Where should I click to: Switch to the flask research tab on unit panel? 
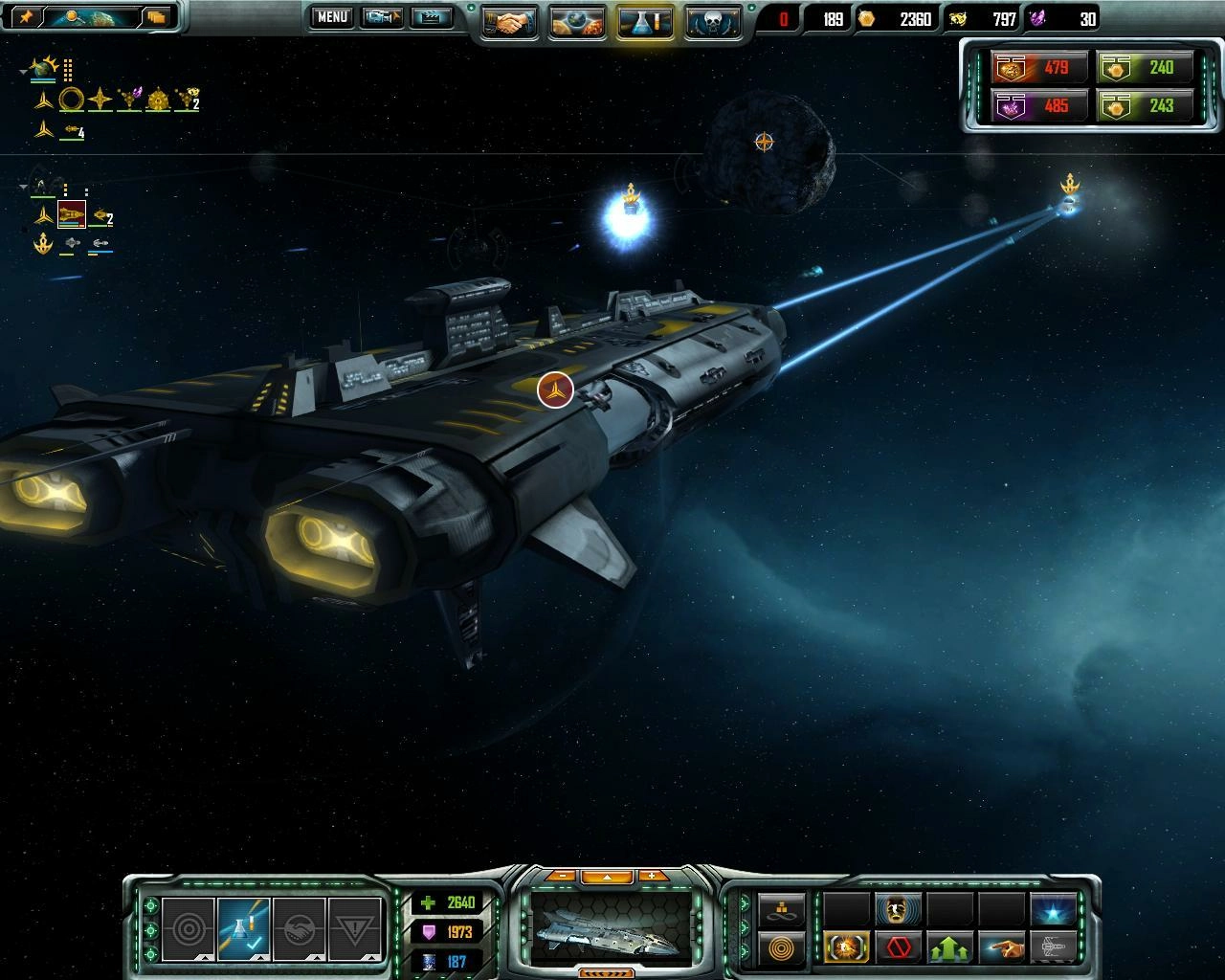pos(243,927)
